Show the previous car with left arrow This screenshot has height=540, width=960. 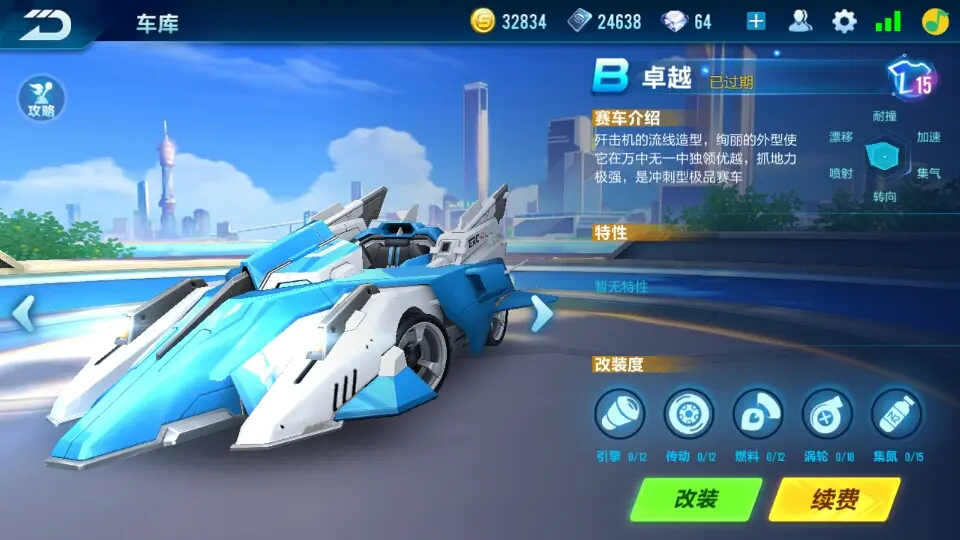[x=23, y=313]
